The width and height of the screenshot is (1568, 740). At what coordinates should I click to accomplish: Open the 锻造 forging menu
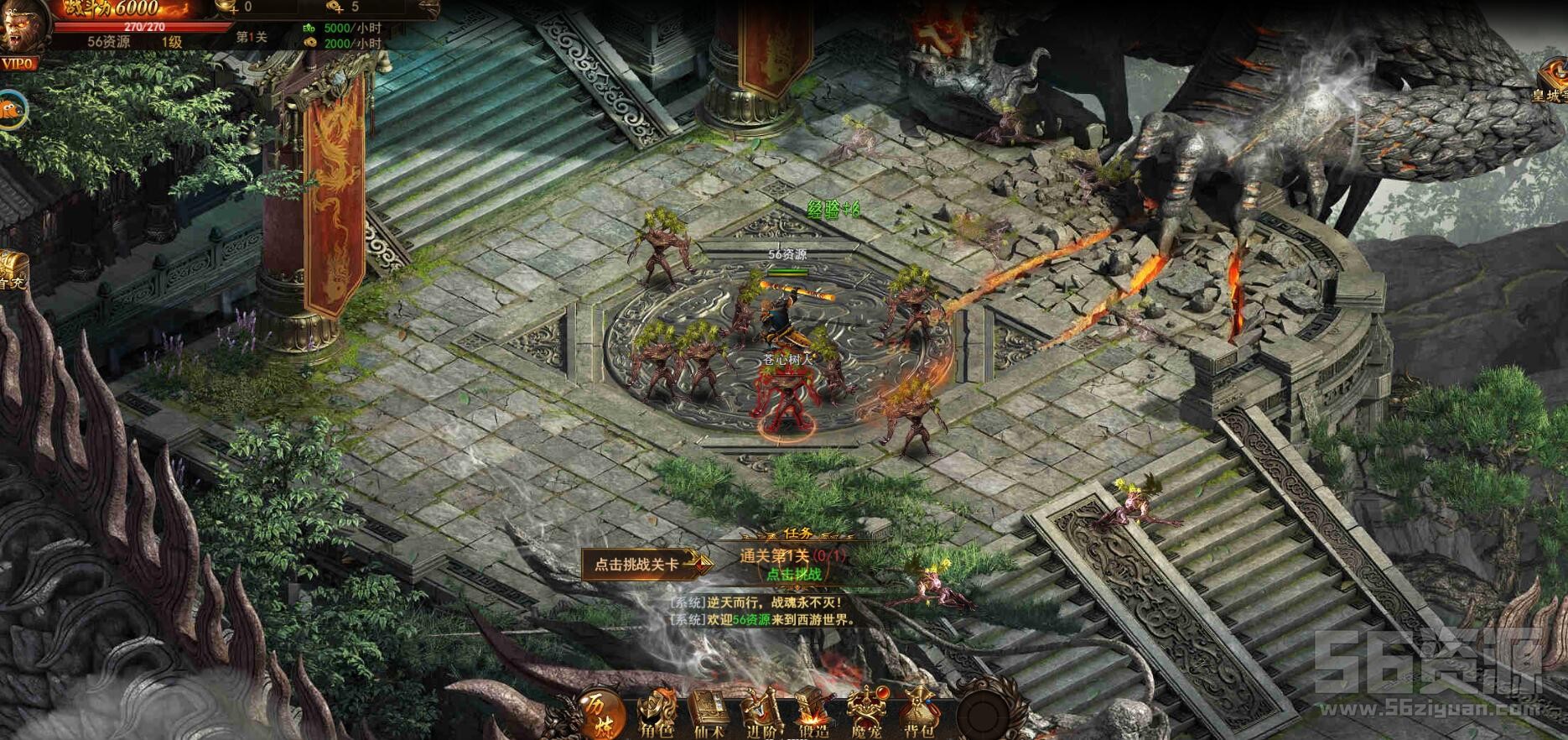pyautogui.click(x=813, y=714)
